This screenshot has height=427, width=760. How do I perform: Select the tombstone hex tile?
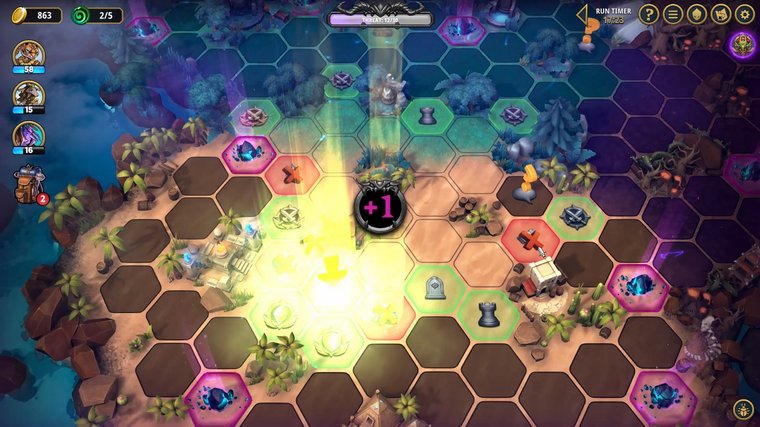(435, 288)
